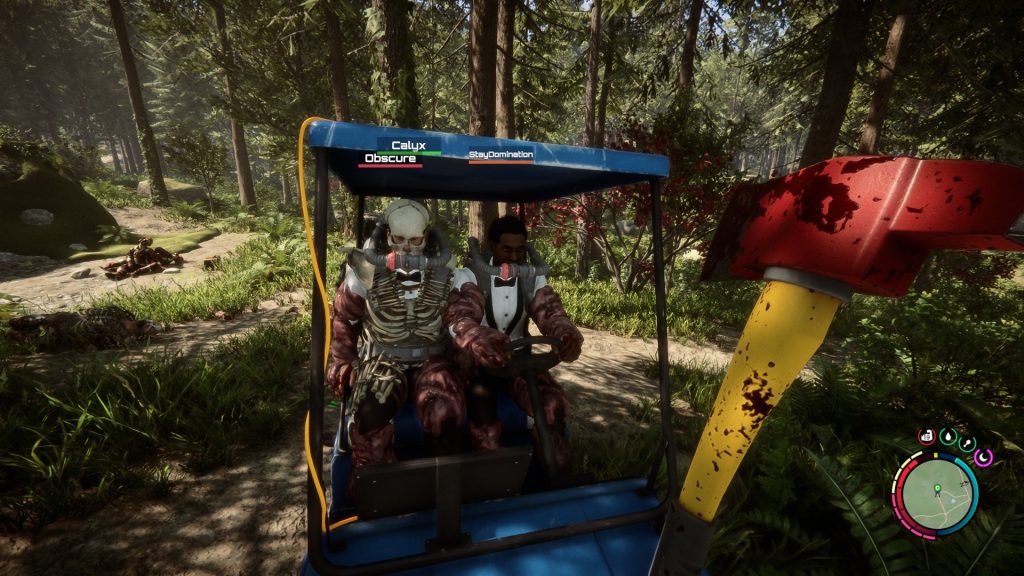Select the drumstick hunger icon

coord(966,443)
